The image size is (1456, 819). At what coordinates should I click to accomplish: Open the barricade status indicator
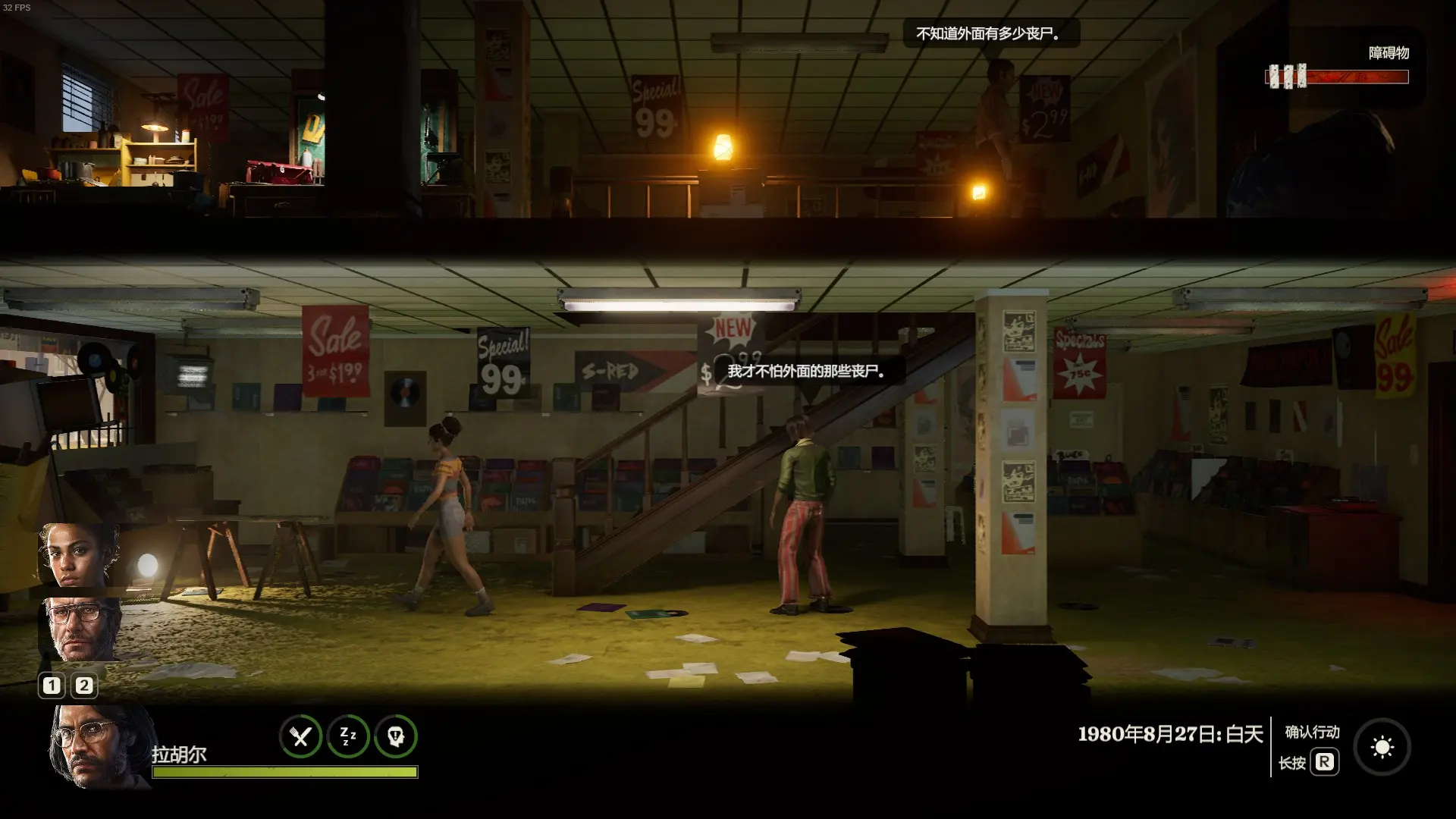click(1337, 76)
